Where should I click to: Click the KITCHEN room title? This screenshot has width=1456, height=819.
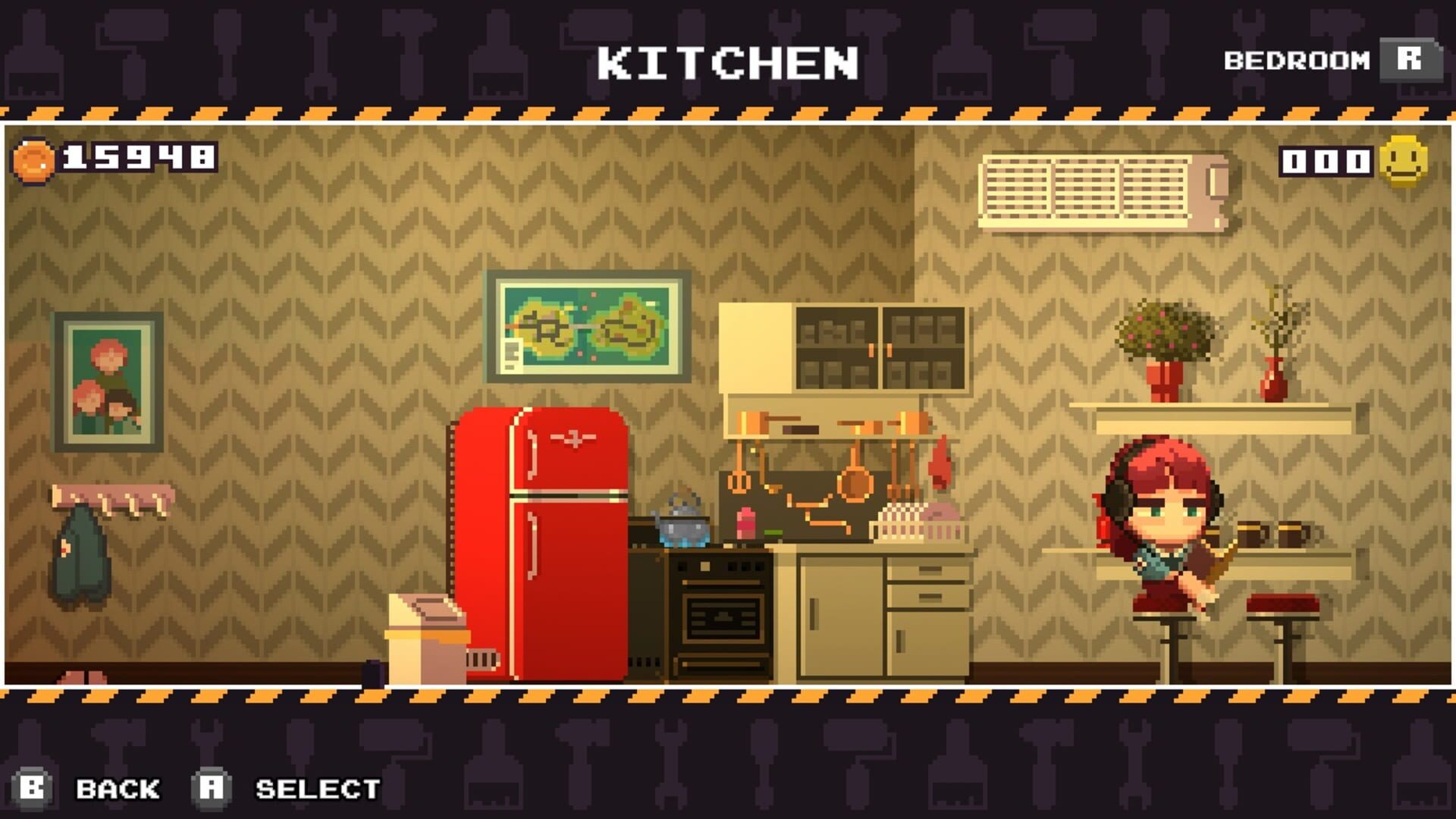[726, 62]
